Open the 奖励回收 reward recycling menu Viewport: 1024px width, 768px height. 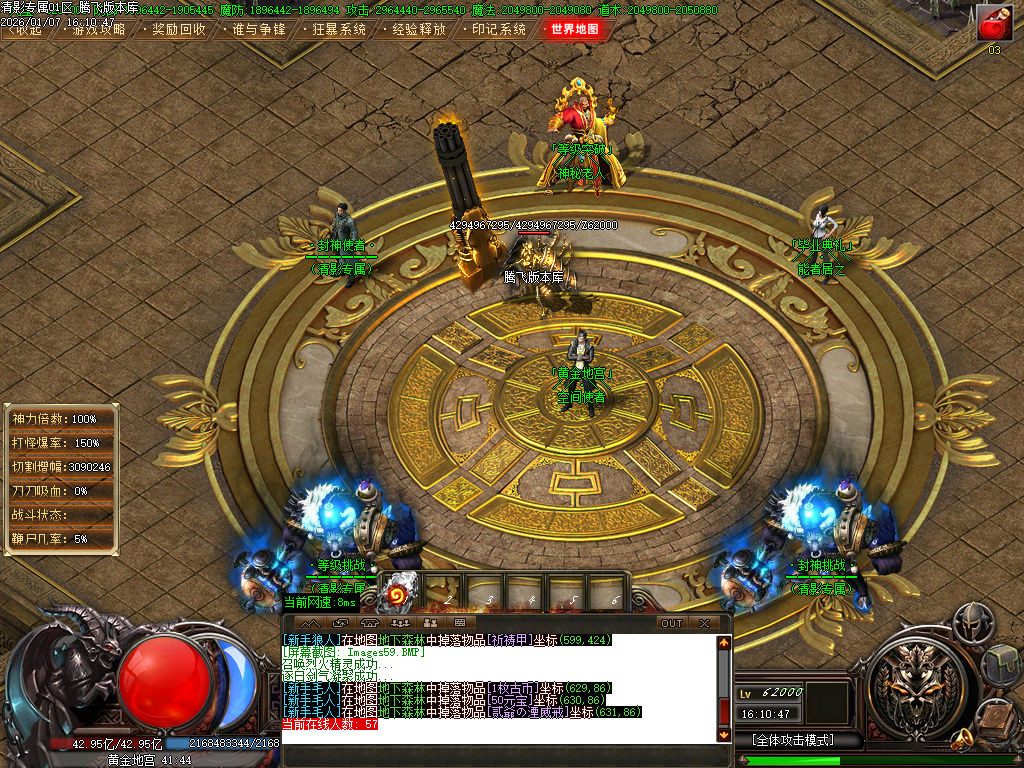[x=178, y=29]
